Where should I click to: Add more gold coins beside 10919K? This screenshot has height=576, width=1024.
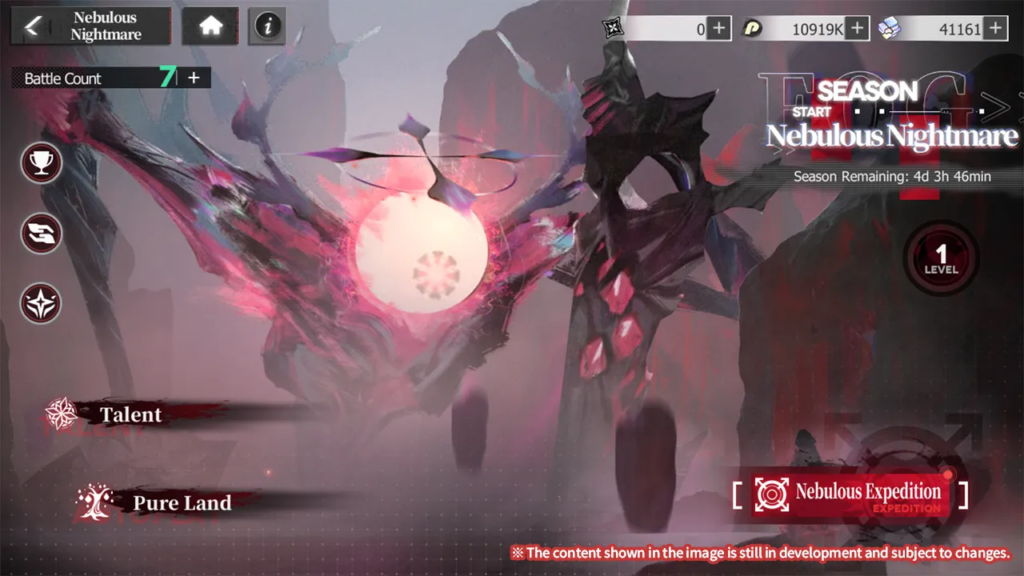click(857, 28)
